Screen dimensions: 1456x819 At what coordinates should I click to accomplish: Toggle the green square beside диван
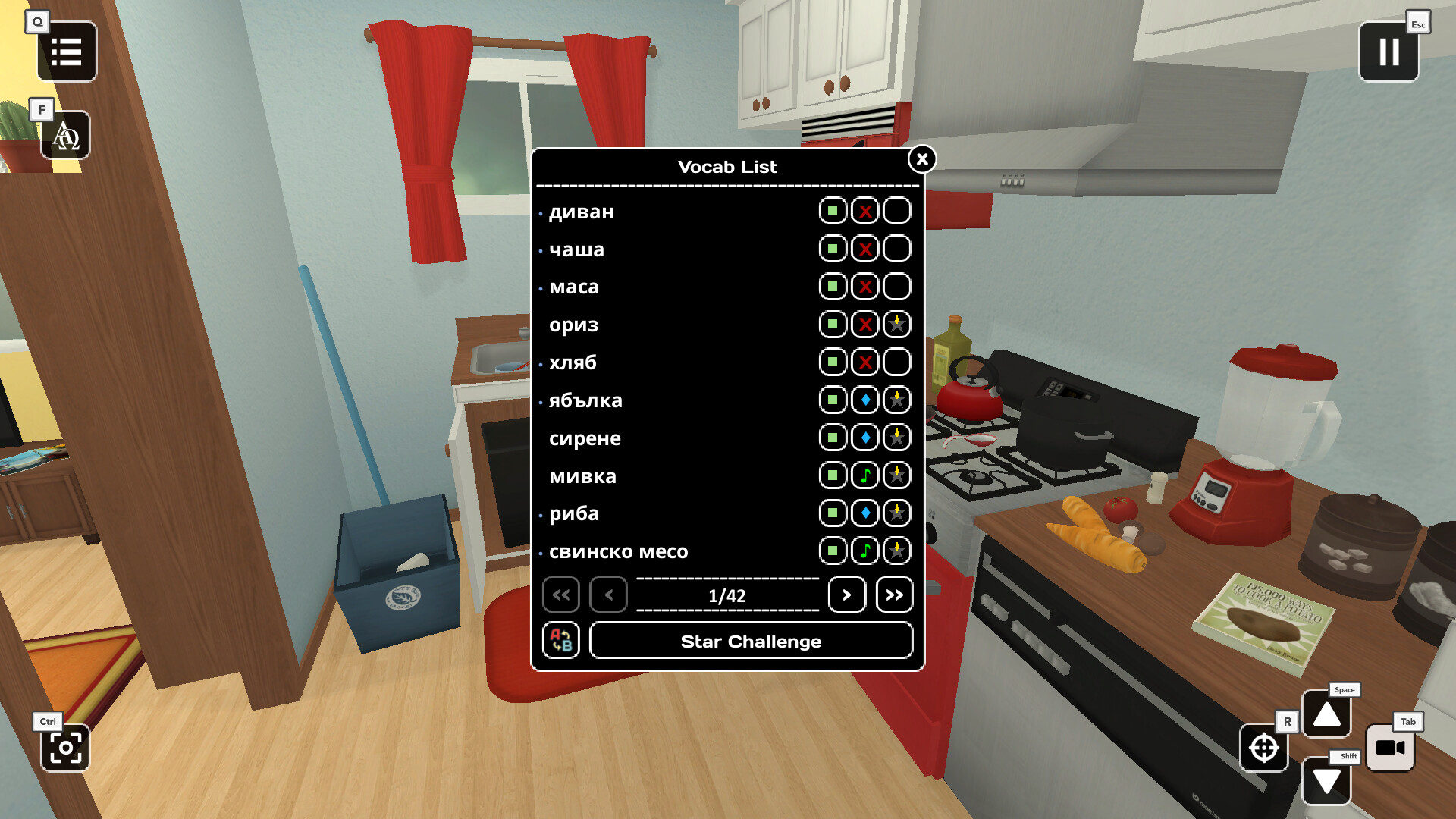click(832, 211)
